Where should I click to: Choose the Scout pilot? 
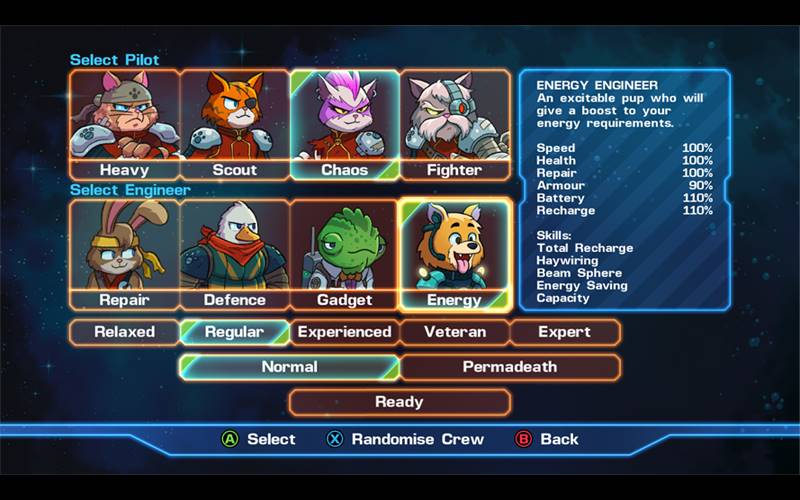(235, 124)
